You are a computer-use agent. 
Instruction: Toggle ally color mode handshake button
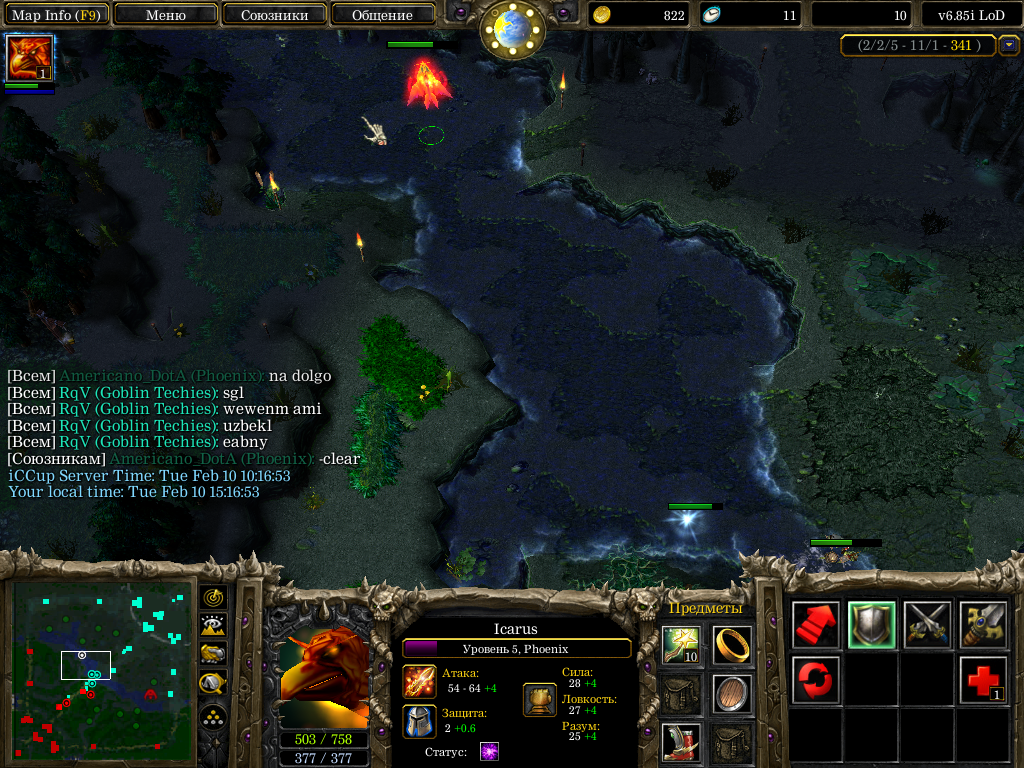pos(213,654)
